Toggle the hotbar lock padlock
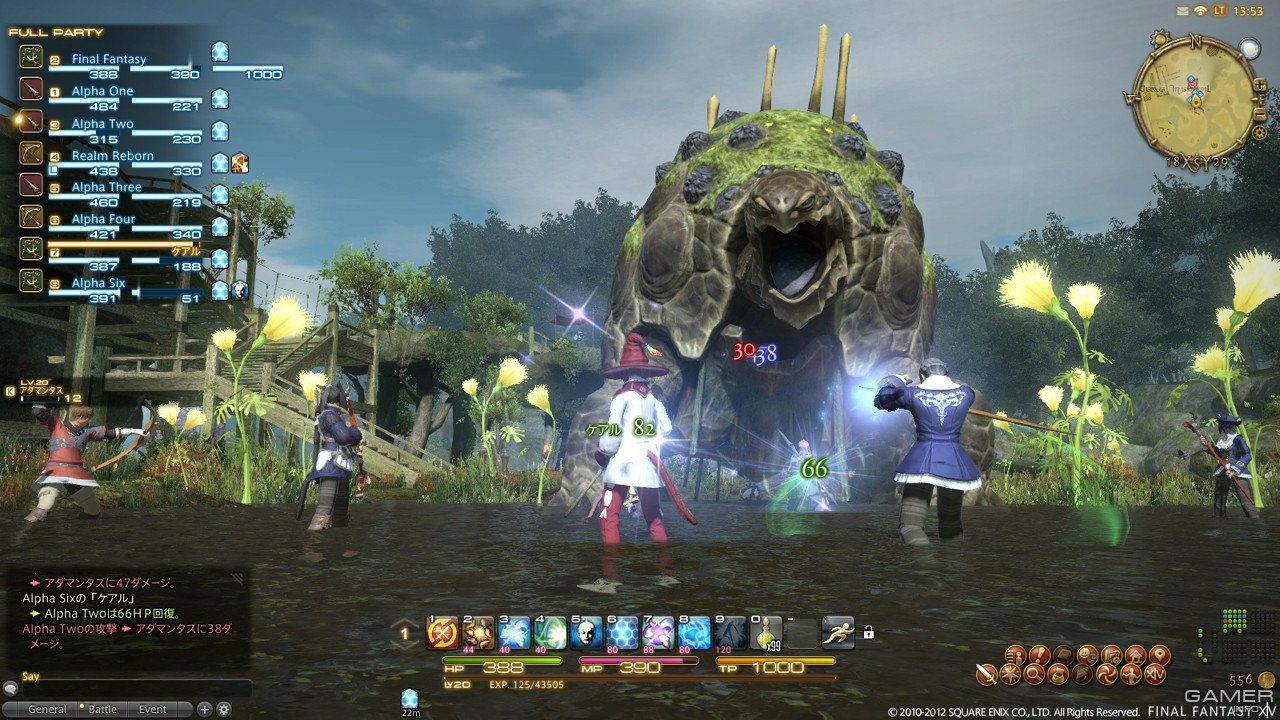 tap(869, 632)
